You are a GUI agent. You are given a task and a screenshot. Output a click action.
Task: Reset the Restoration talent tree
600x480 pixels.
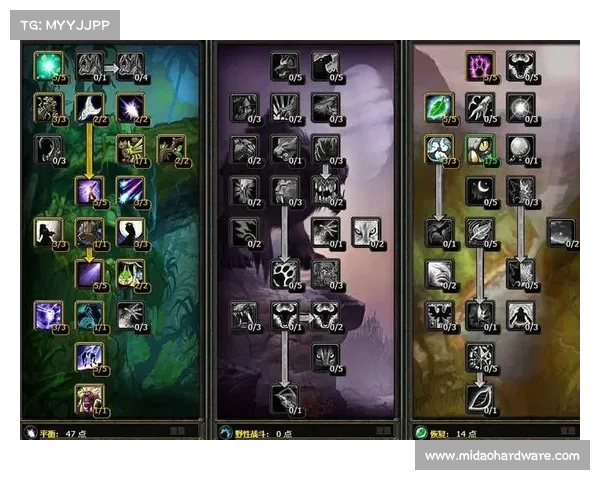pyautogui.click(x=570, y=432)
